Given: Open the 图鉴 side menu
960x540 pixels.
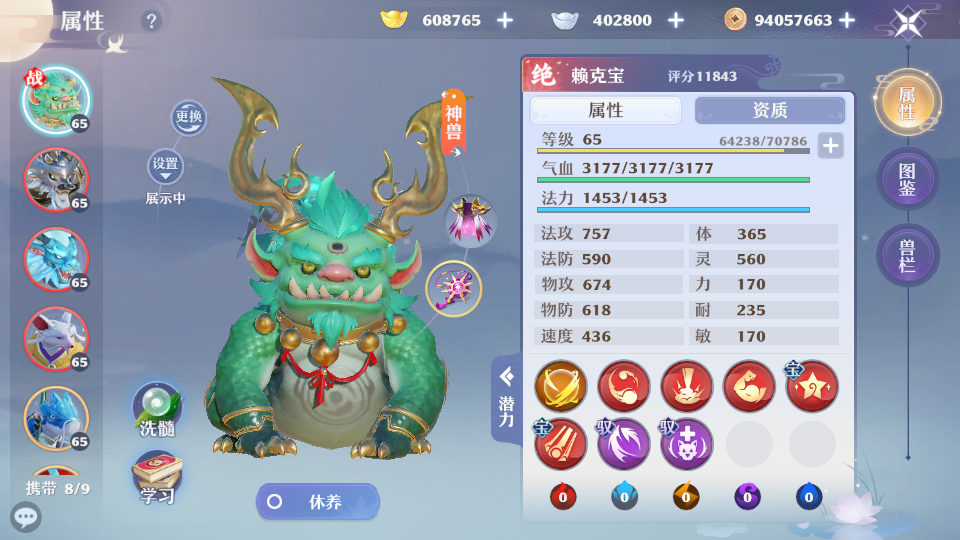Looking at the screenshot, I should (907, 178).
